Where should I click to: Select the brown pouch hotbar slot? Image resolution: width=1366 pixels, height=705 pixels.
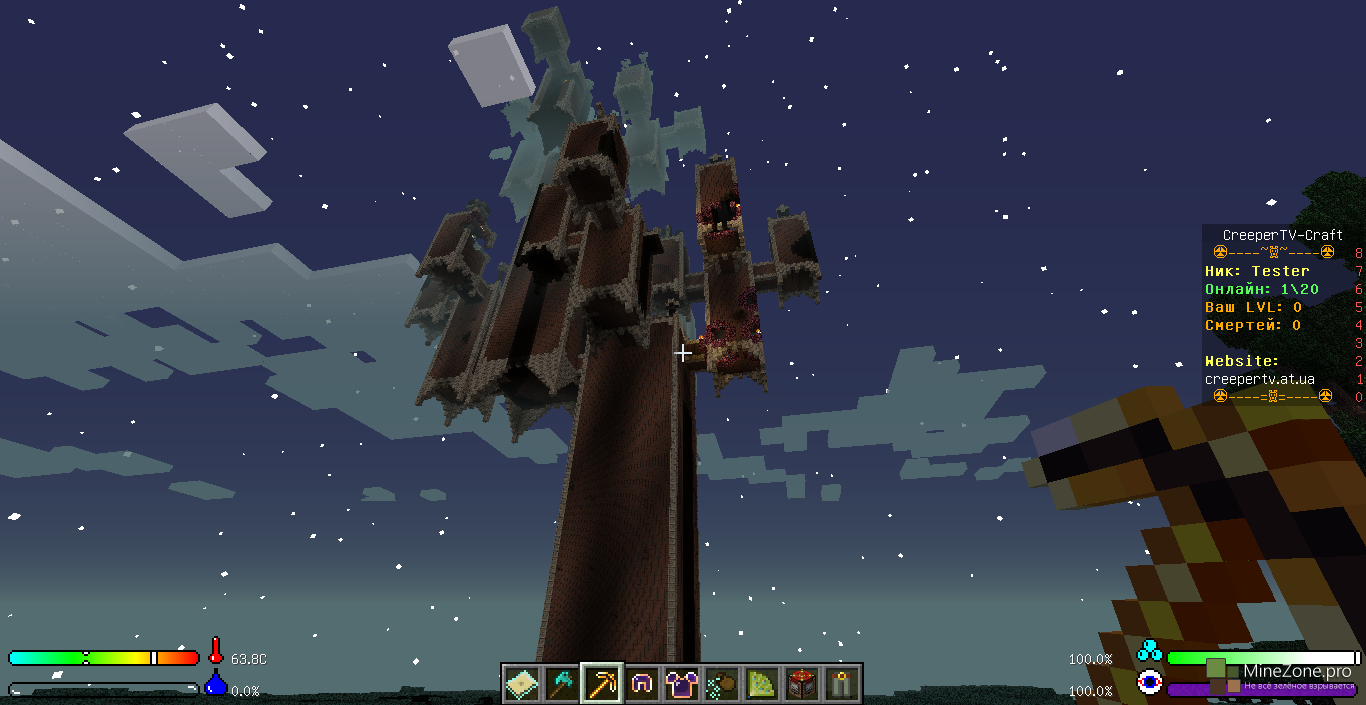tap(722, 684)
